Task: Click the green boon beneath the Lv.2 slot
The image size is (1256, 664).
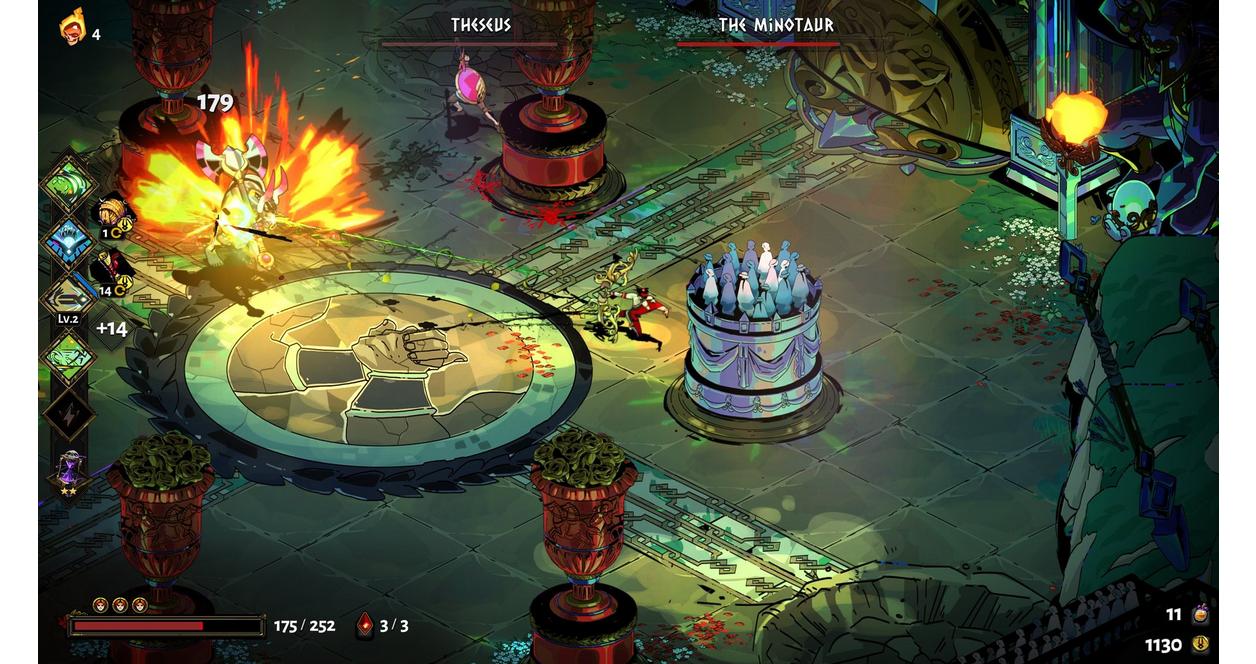Action: (68, 357)
